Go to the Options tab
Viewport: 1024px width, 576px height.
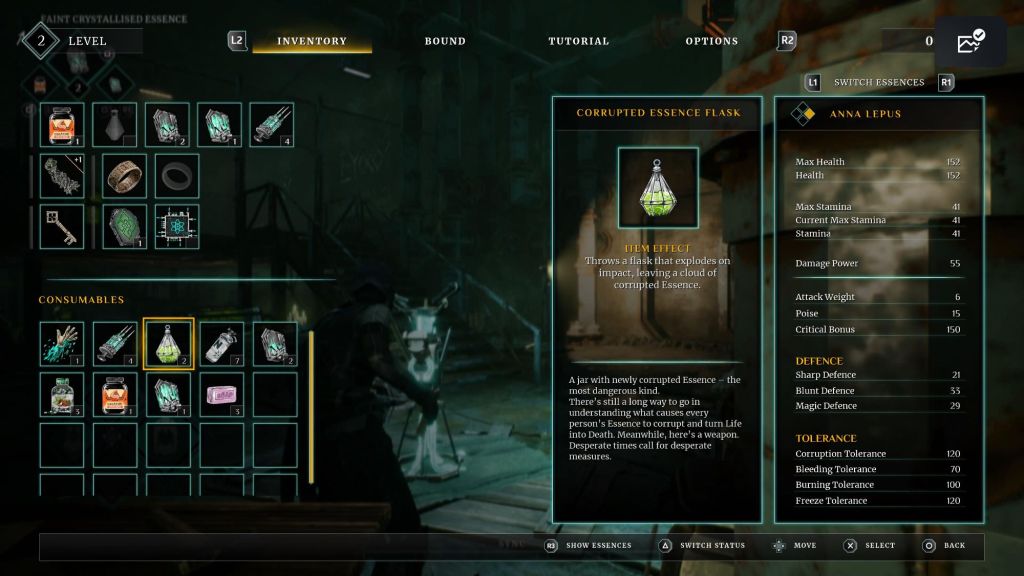coord(711,41)
